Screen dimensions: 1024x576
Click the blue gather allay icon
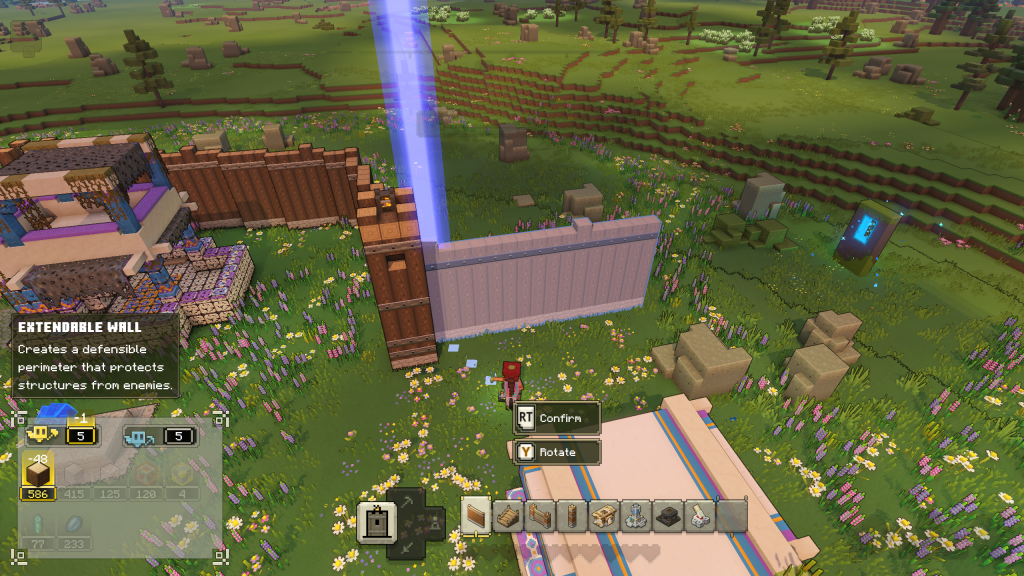point(140,436)
